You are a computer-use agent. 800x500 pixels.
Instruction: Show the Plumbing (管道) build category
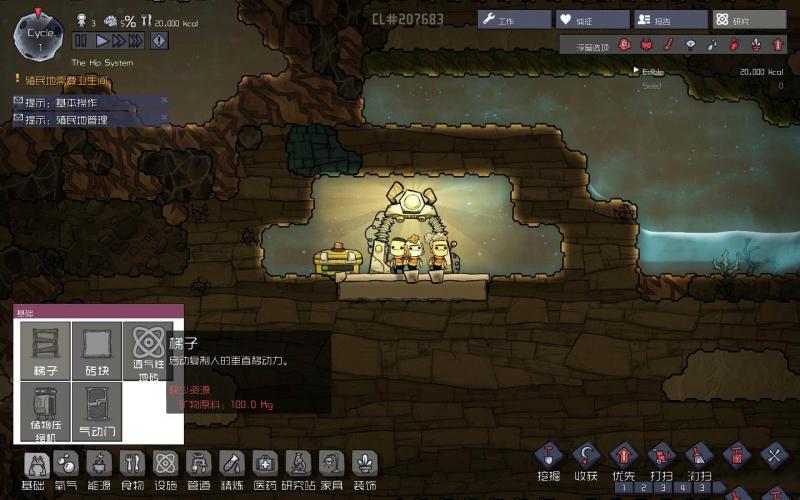pyautogui.click(x=198, y=468)
